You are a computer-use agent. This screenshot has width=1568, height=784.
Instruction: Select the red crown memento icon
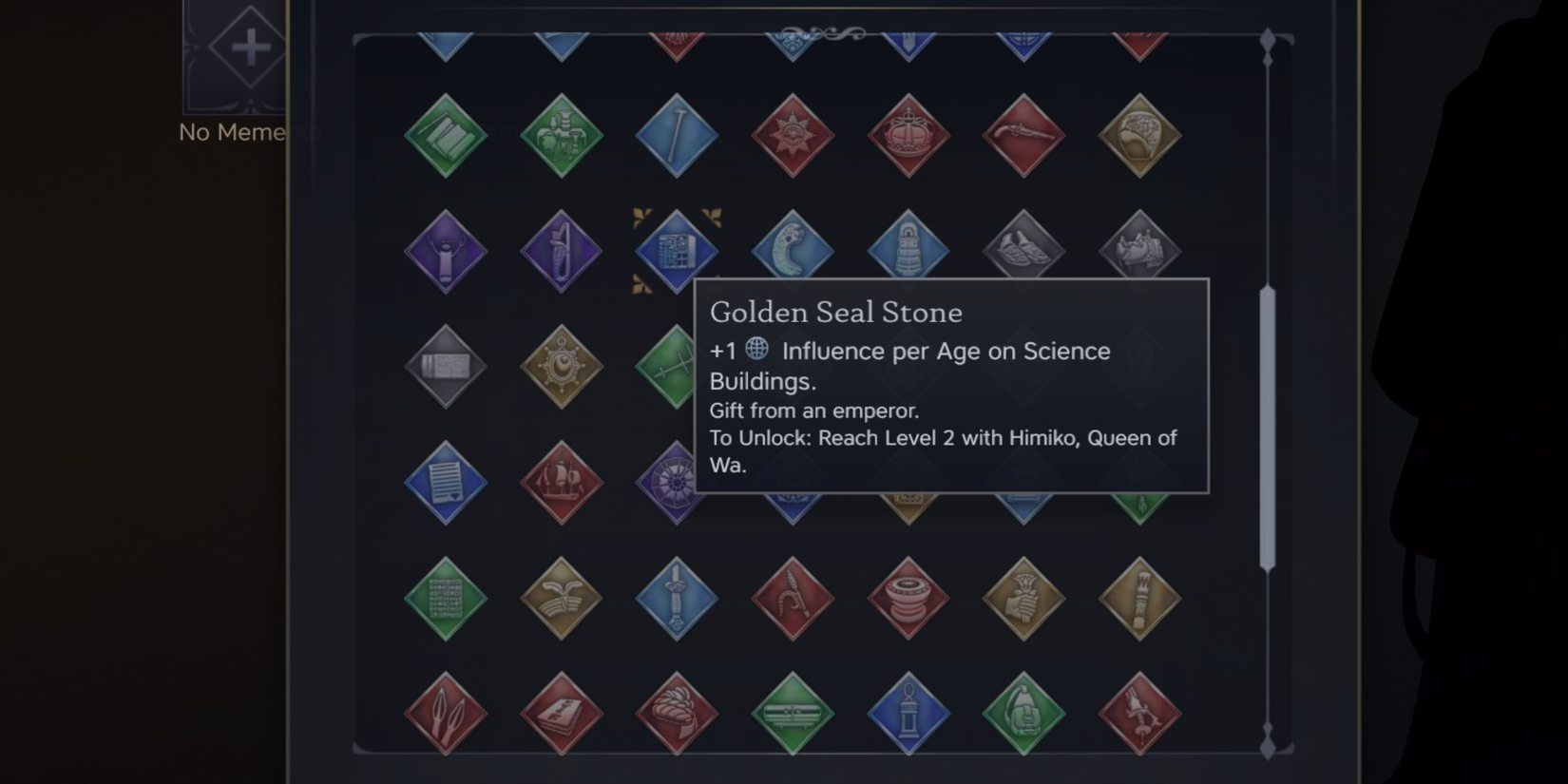coord(908,133)
